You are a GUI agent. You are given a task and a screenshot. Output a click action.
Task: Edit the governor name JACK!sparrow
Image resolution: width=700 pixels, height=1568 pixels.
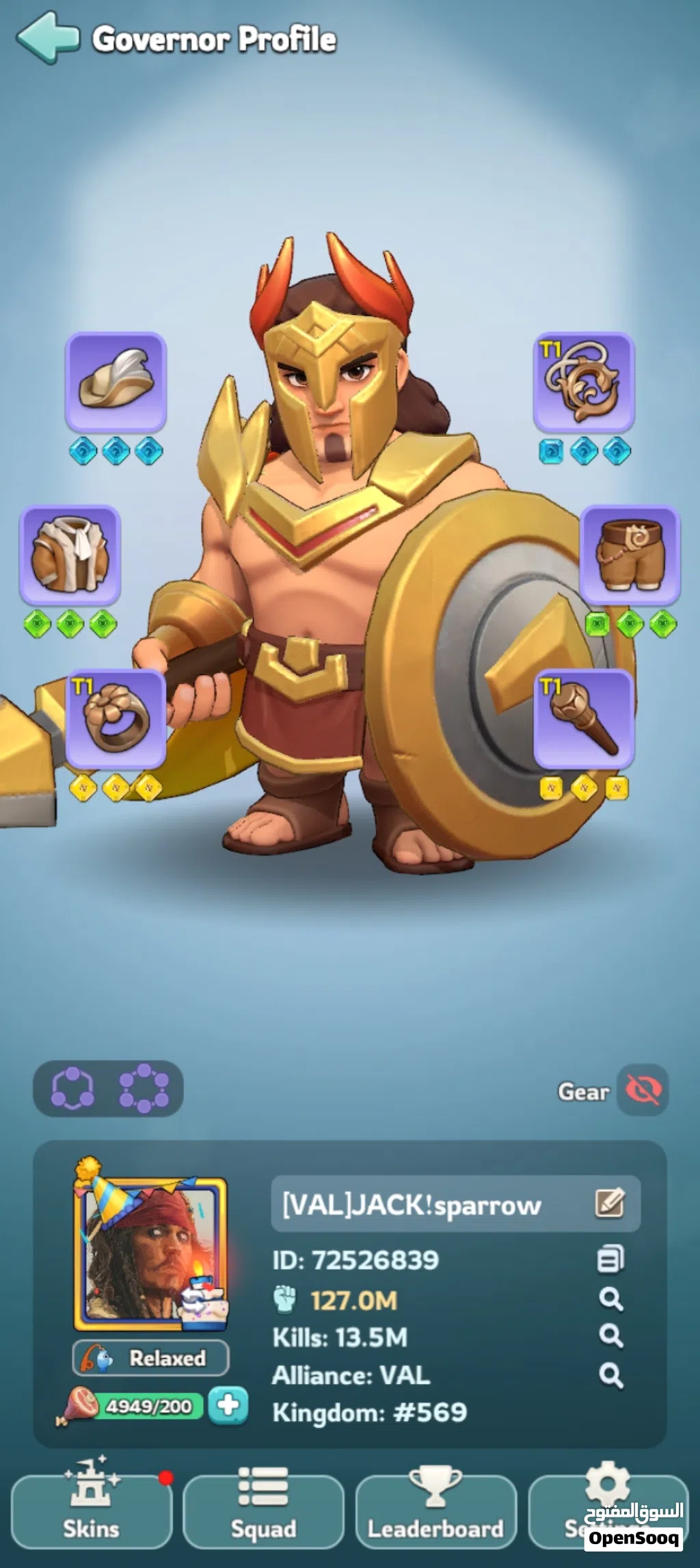[609, 1204]
